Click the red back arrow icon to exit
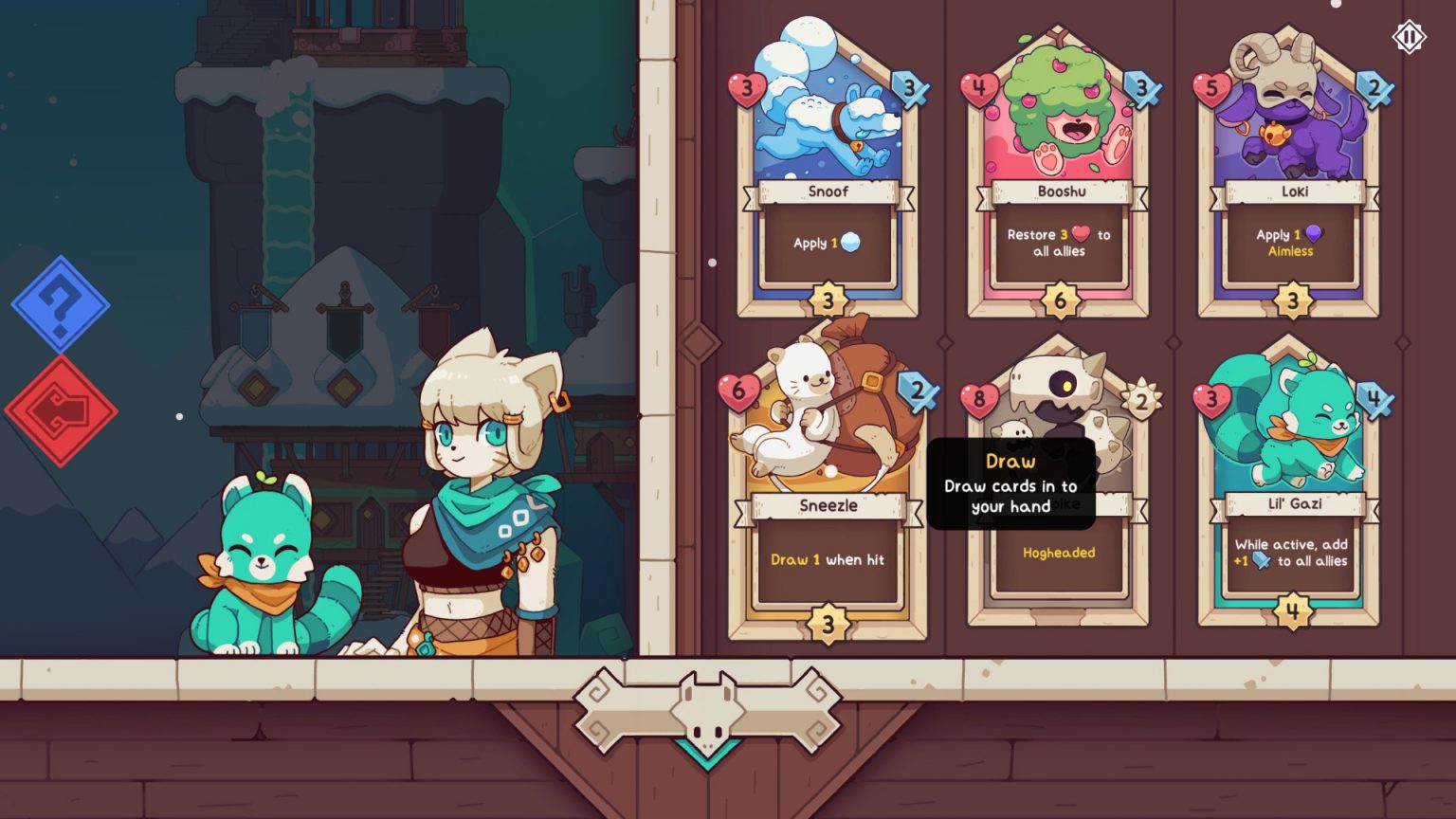The height and width of the screenshot is (819, 1456). (63, 409)
